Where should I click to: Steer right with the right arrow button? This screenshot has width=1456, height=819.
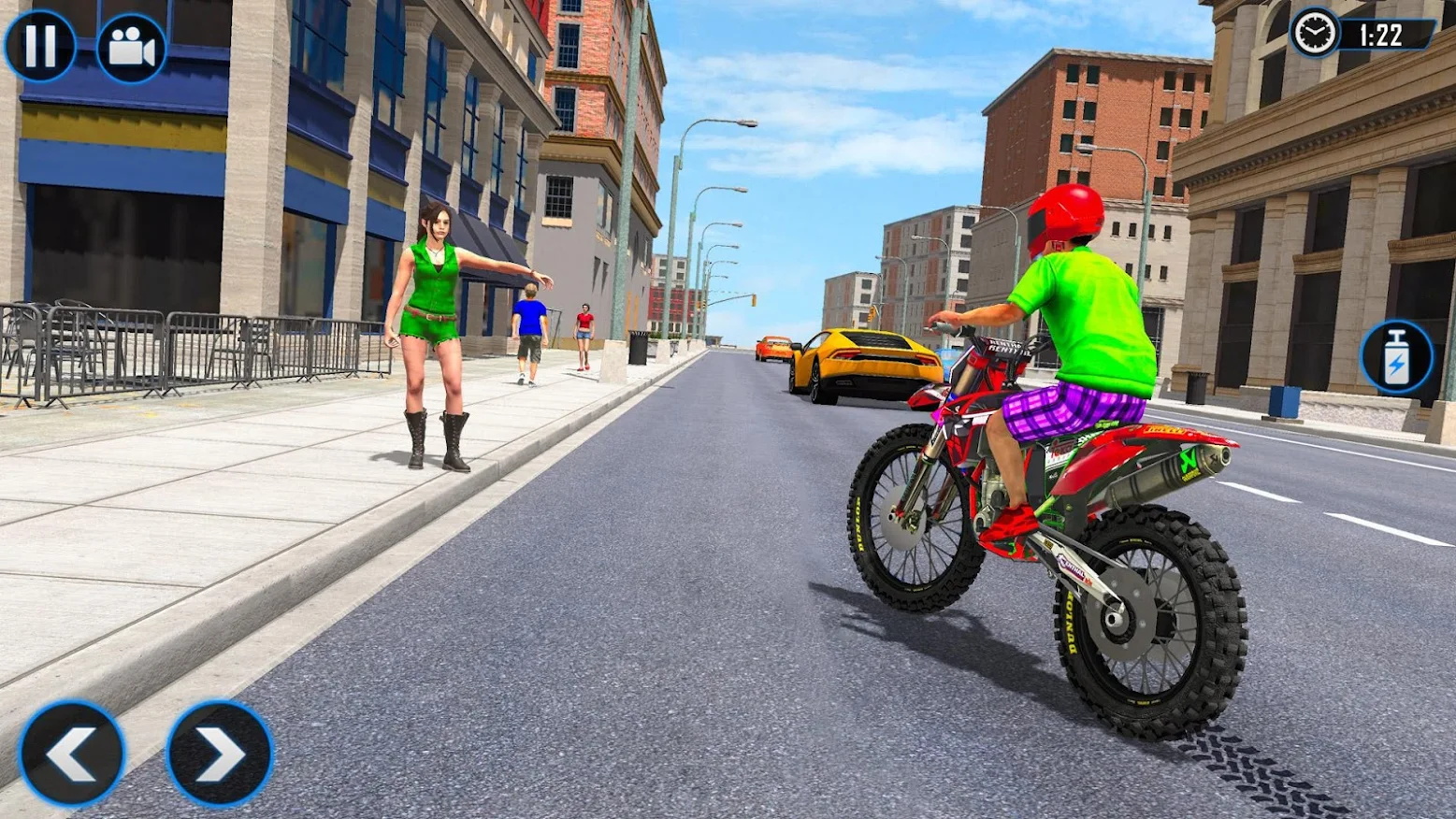(220, 754)
